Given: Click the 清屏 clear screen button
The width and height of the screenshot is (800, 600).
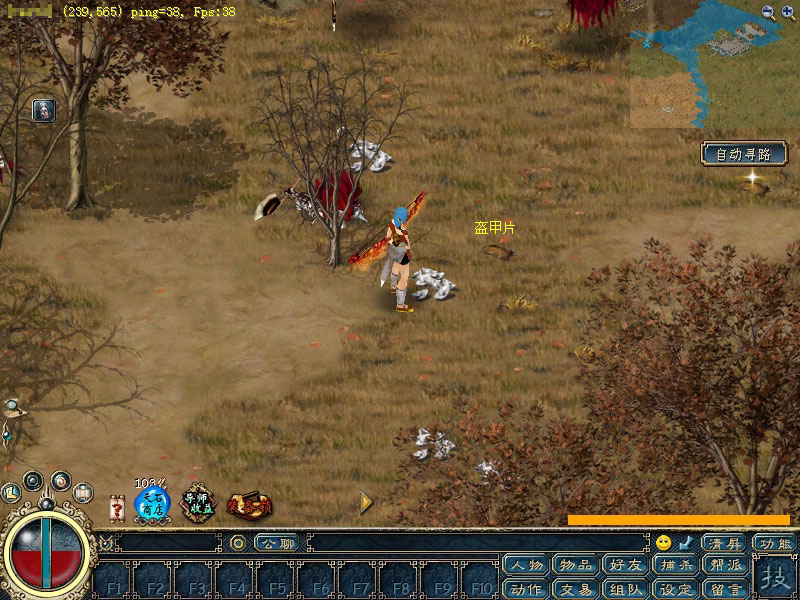Looking at the screenshot, I should [x=724, y=543].
